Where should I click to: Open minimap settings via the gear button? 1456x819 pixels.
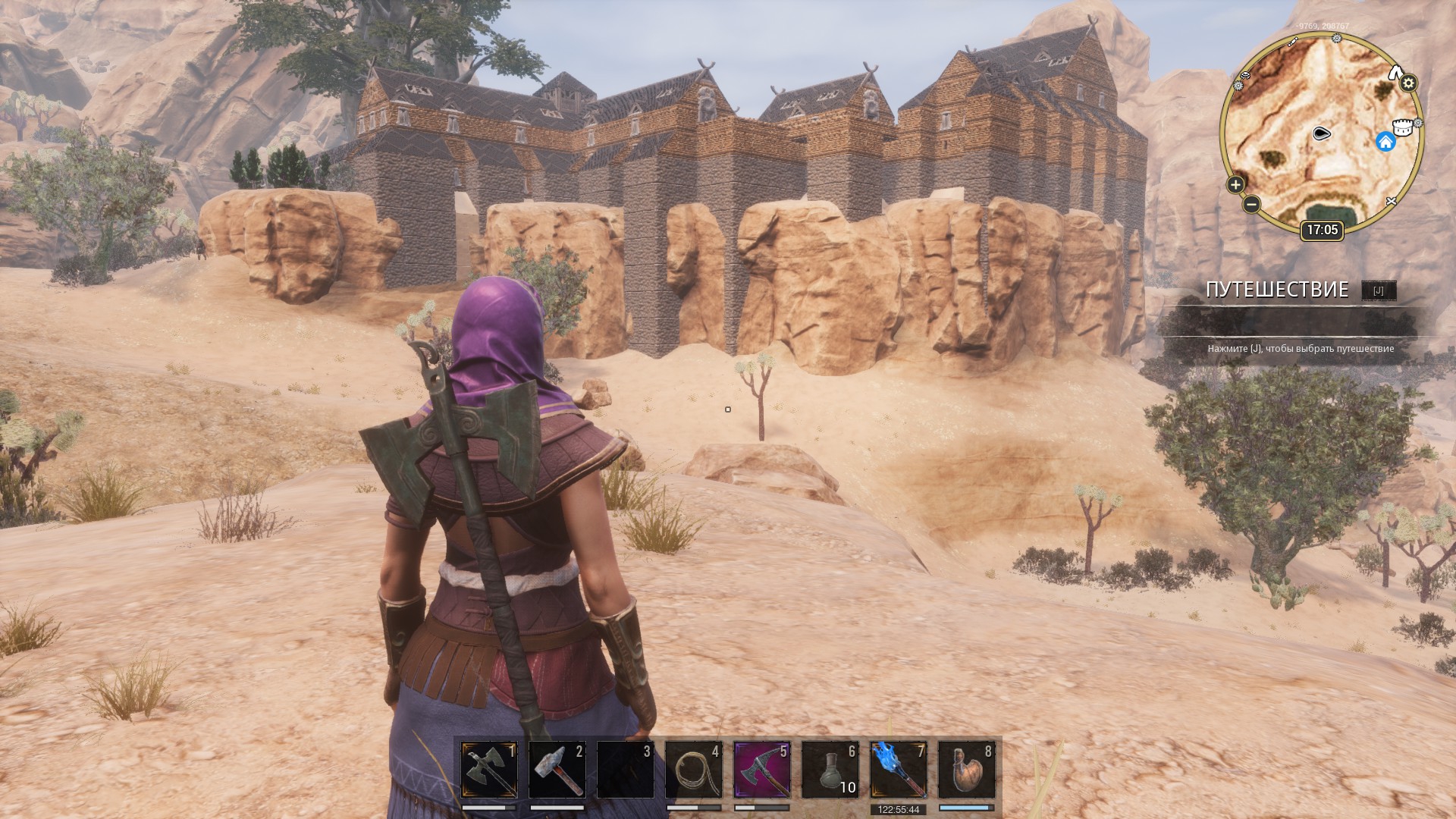1409,83
